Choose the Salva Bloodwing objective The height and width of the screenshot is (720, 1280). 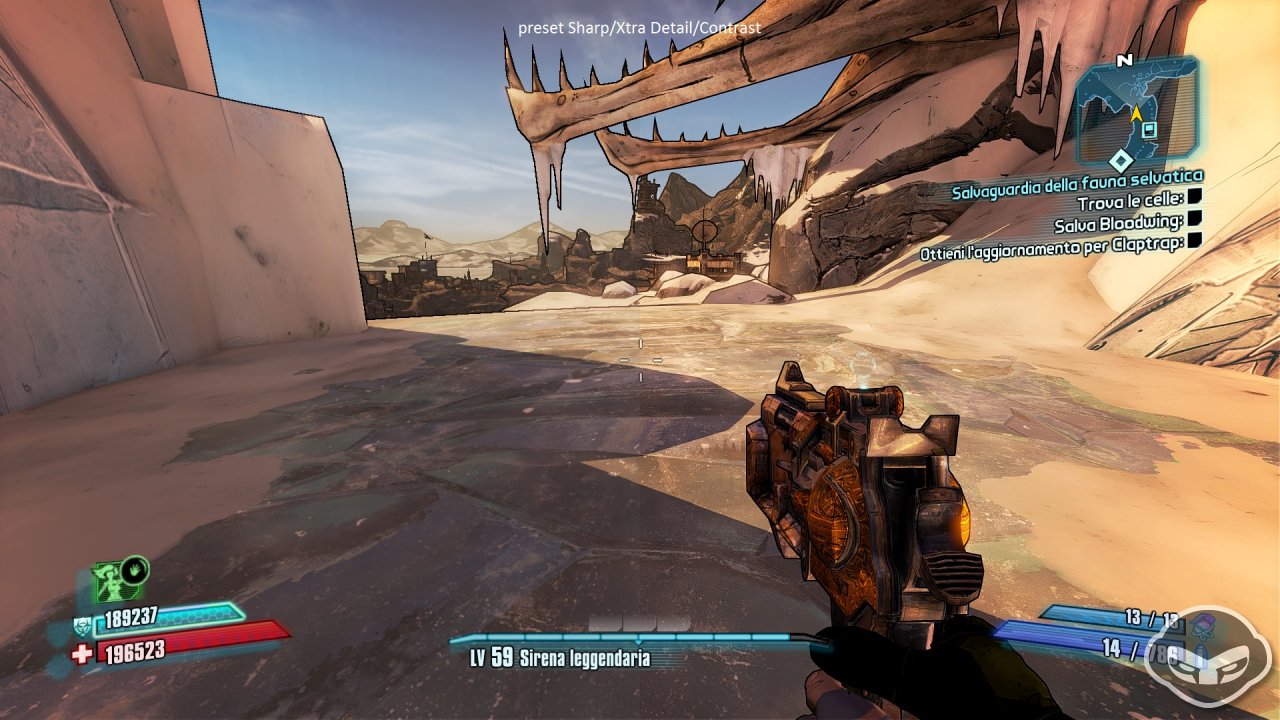1119,221
